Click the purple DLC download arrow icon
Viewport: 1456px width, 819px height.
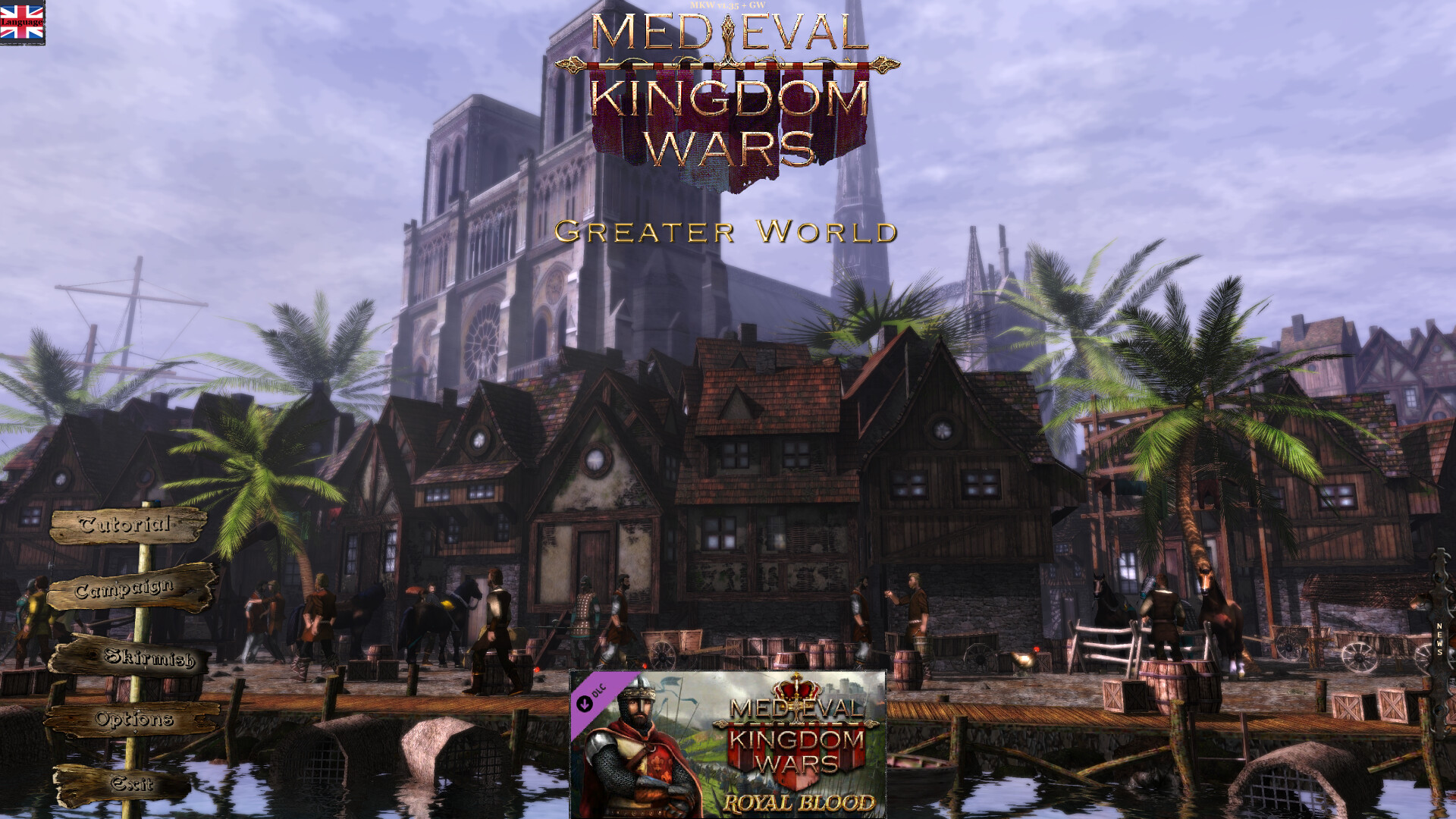coord(585,704)
